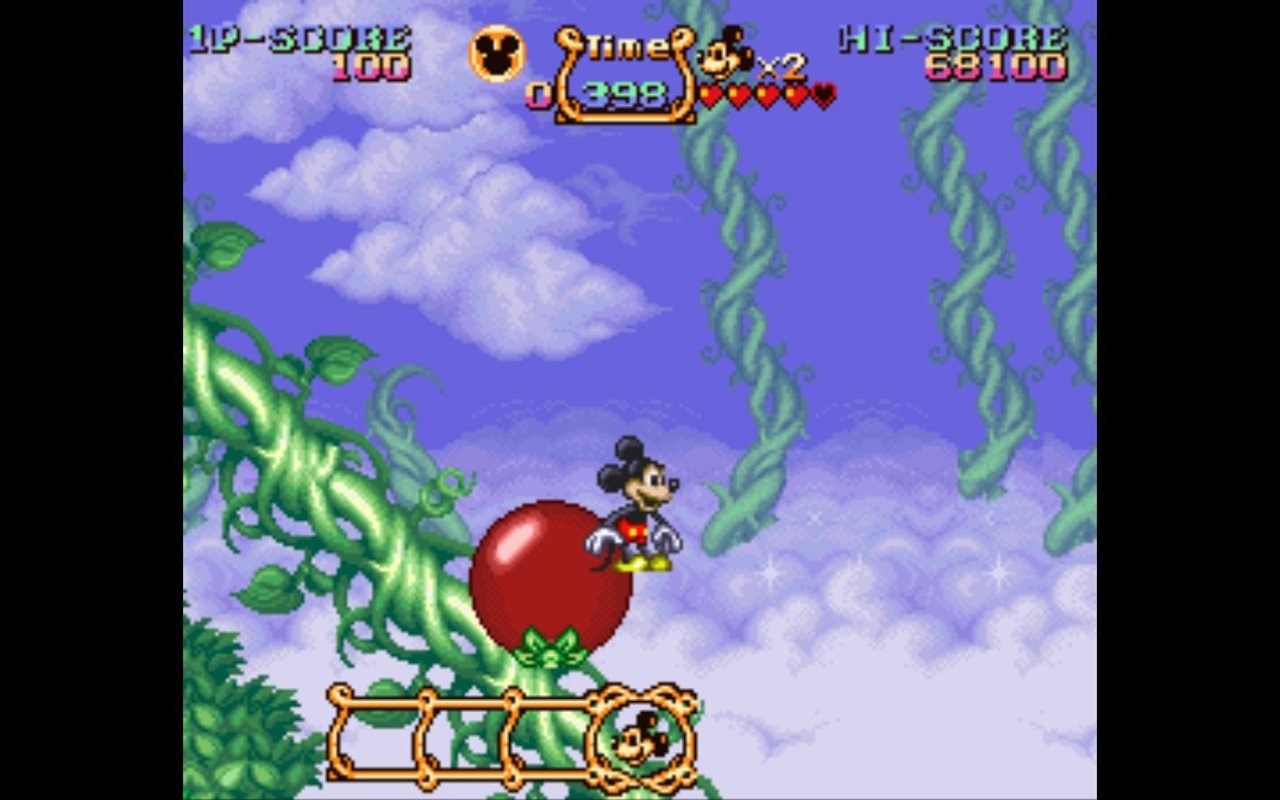Viewport: 1280px width, 800px height.
Task: Click Mickey standing on the giant tomato
Action: pos(635,510)
